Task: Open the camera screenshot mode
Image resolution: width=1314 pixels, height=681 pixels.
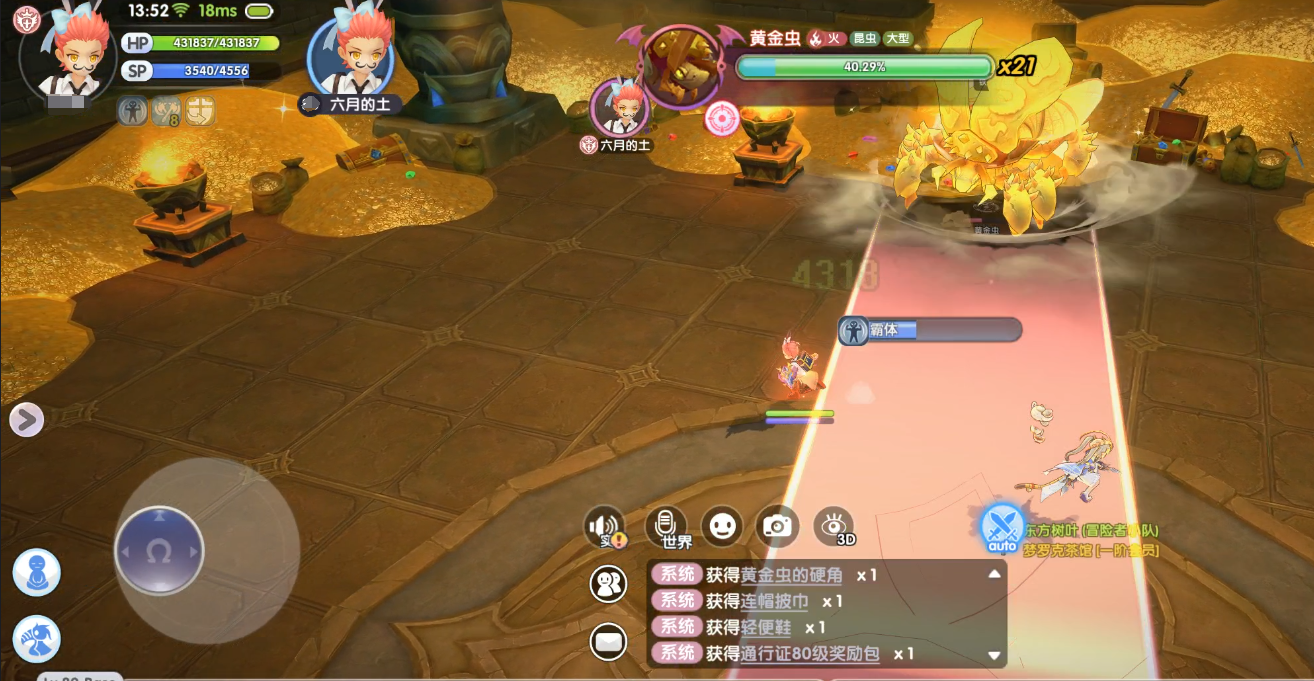Action: 777,525
